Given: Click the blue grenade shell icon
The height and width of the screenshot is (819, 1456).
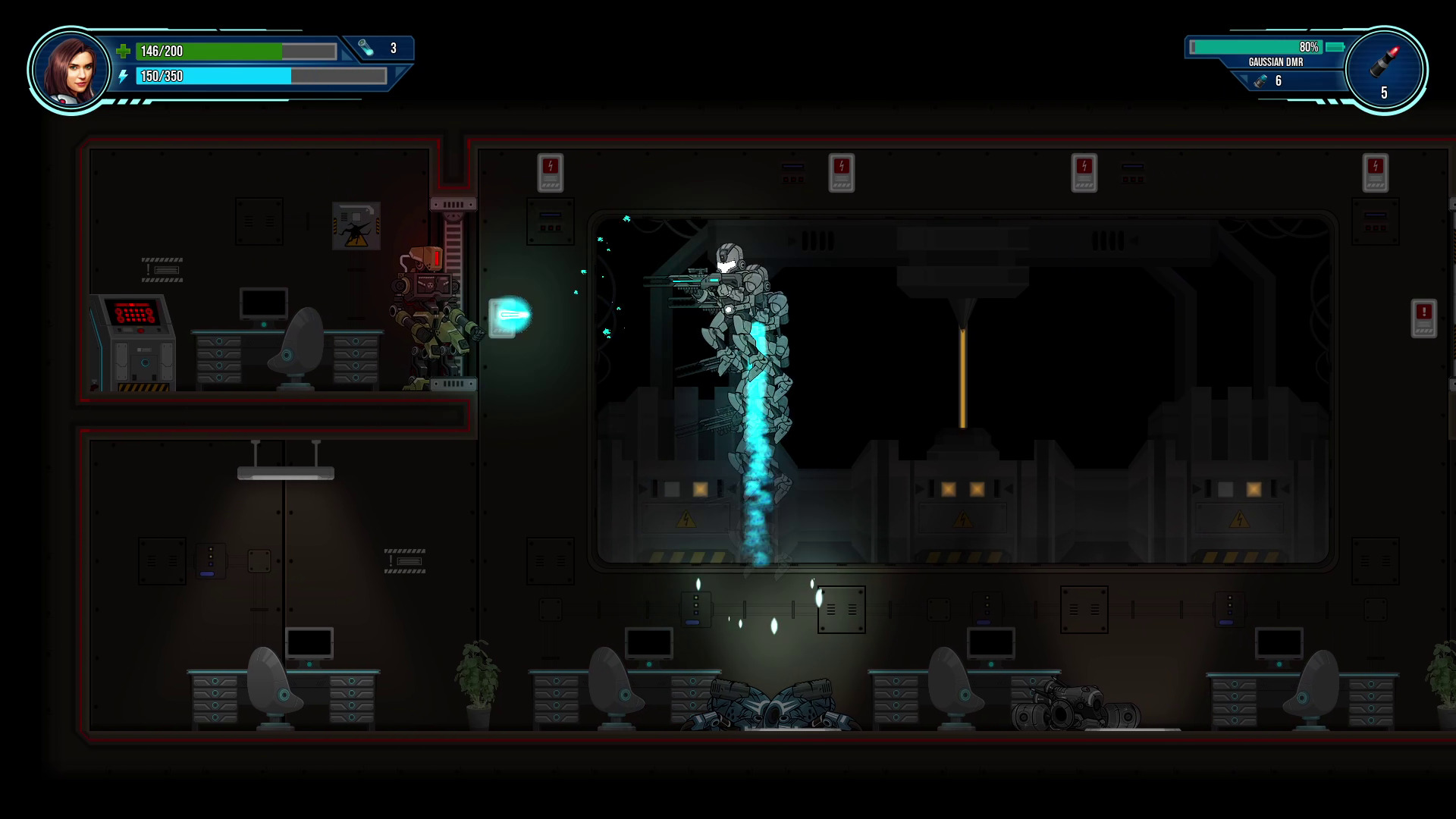Looking at the screenshot, I should click(1260, 80).
